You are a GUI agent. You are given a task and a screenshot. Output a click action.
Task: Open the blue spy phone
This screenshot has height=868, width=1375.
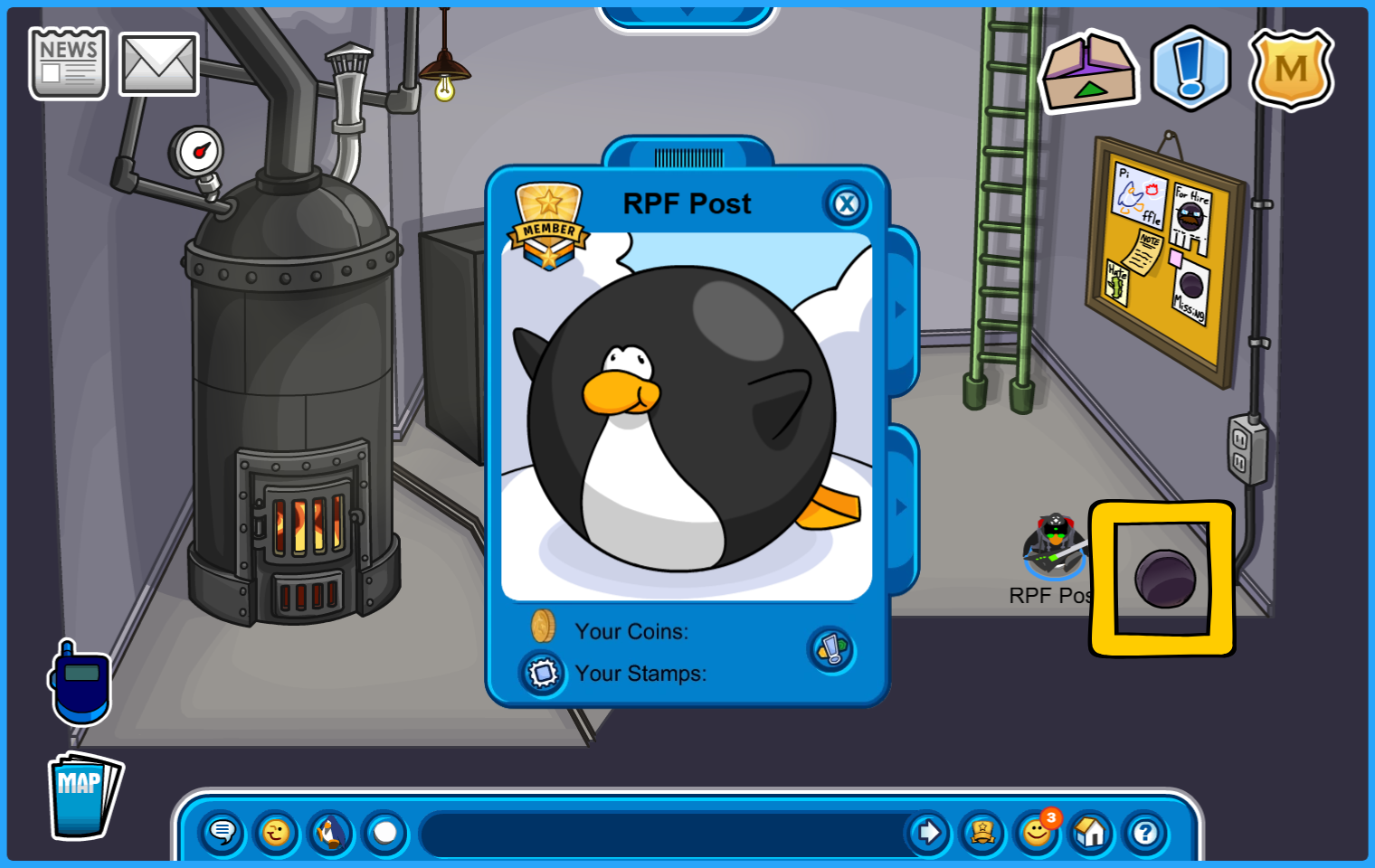click(81, 684)
